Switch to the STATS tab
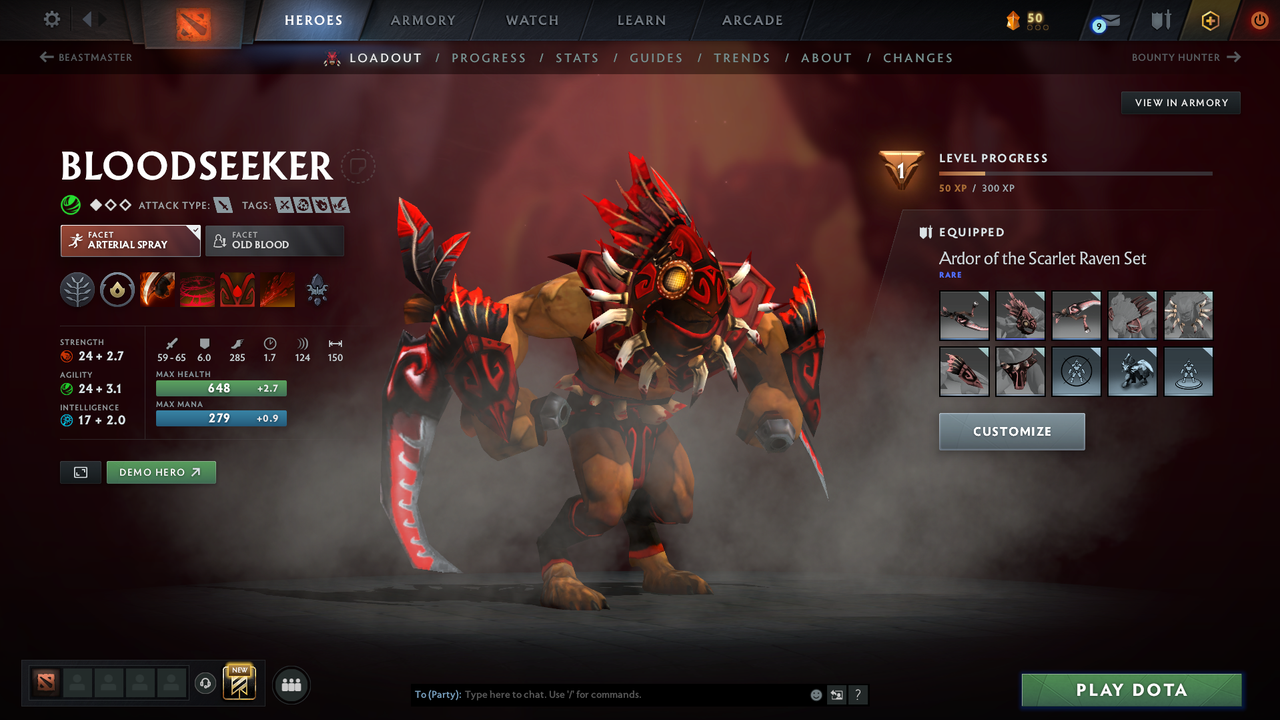1280x720 pixels. pos(577,57)
